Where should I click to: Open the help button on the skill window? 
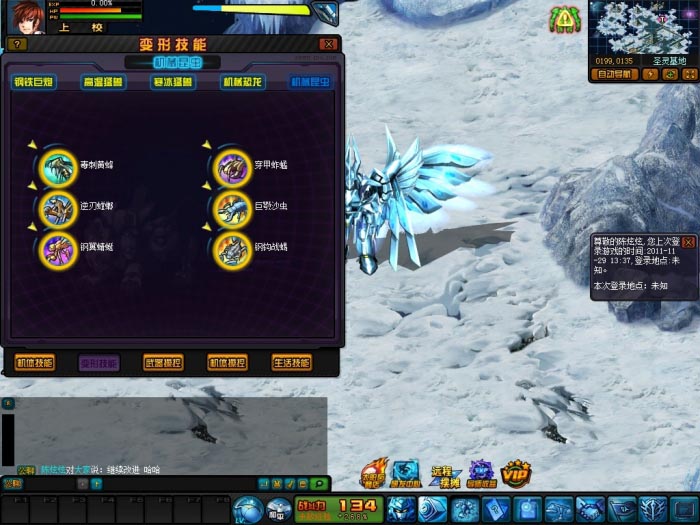click(x=18, y=44)
